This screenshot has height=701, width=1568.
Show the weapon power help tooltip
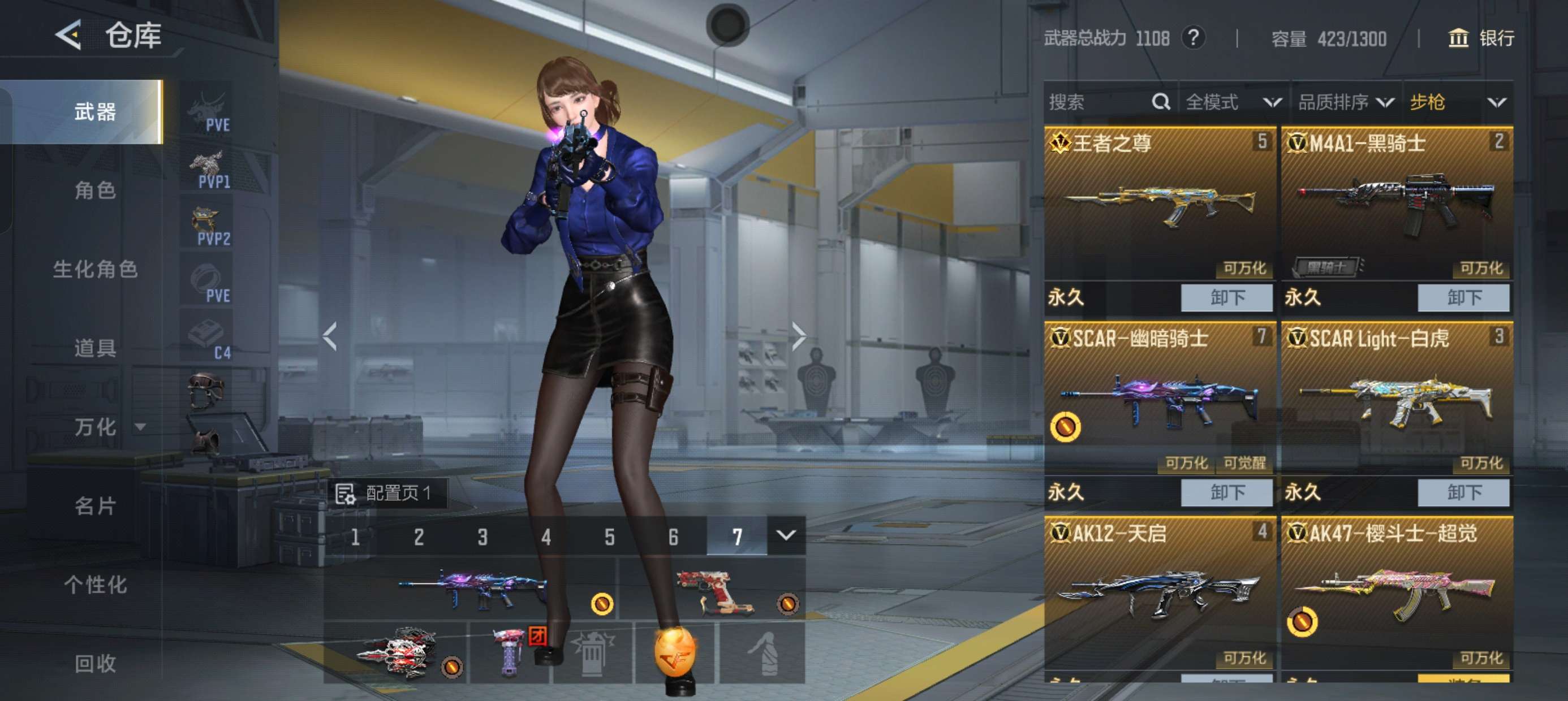pyautogui.click(x=1193, y=38)
